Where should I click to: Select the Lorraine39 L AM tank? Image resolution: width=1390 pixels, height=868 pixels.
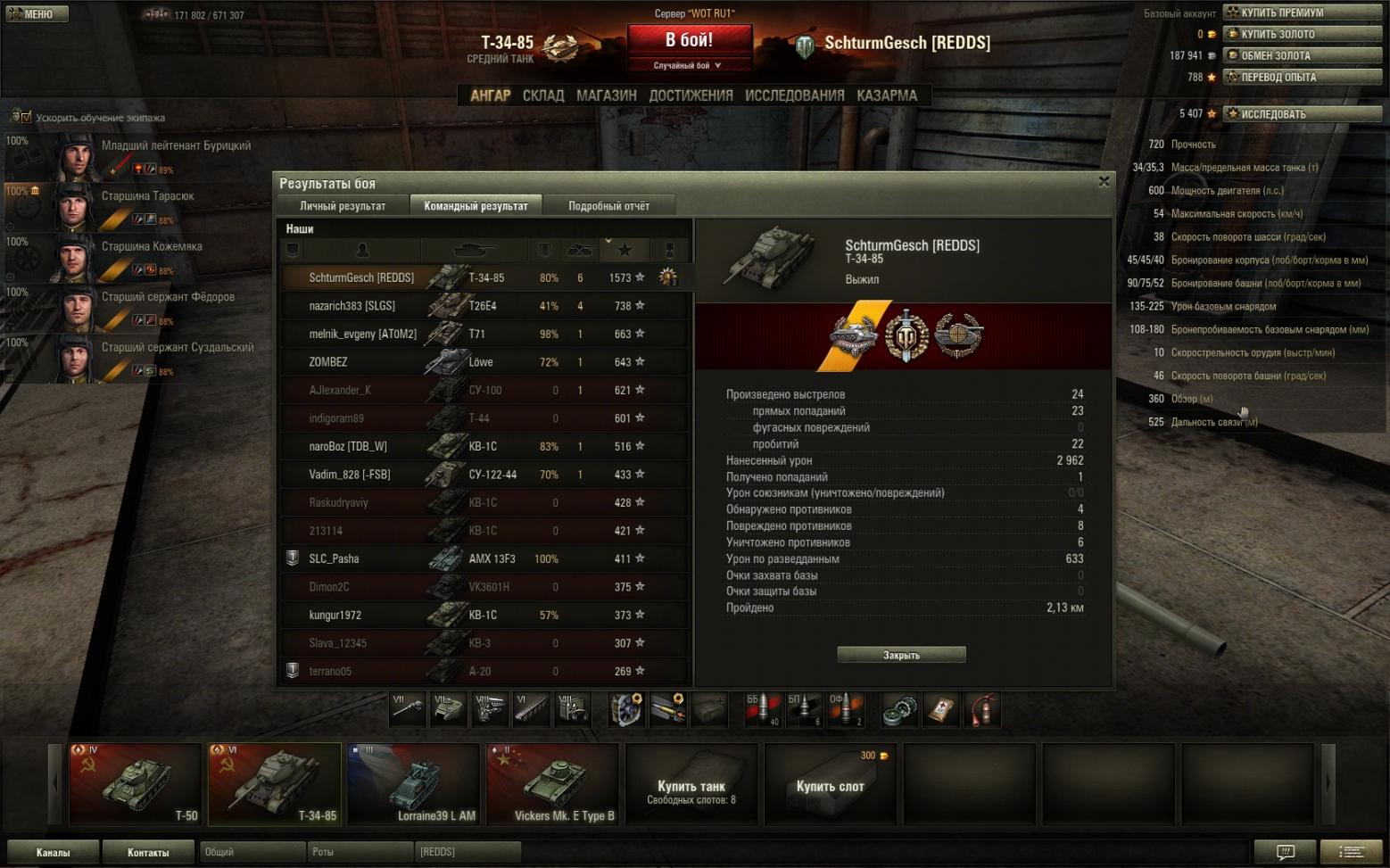414,783
